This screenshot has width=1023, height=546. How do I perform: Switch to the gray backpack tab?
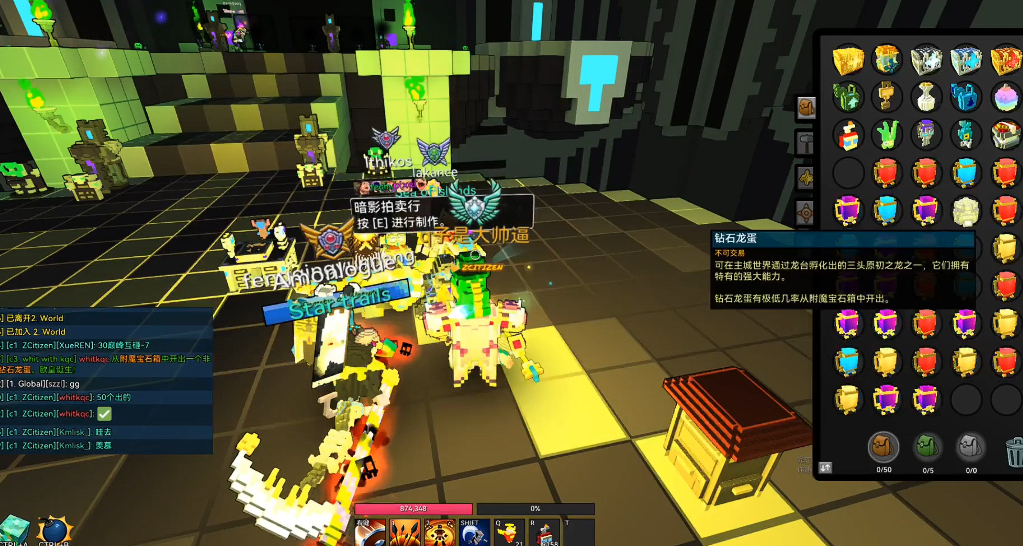(x=970, y=446)
